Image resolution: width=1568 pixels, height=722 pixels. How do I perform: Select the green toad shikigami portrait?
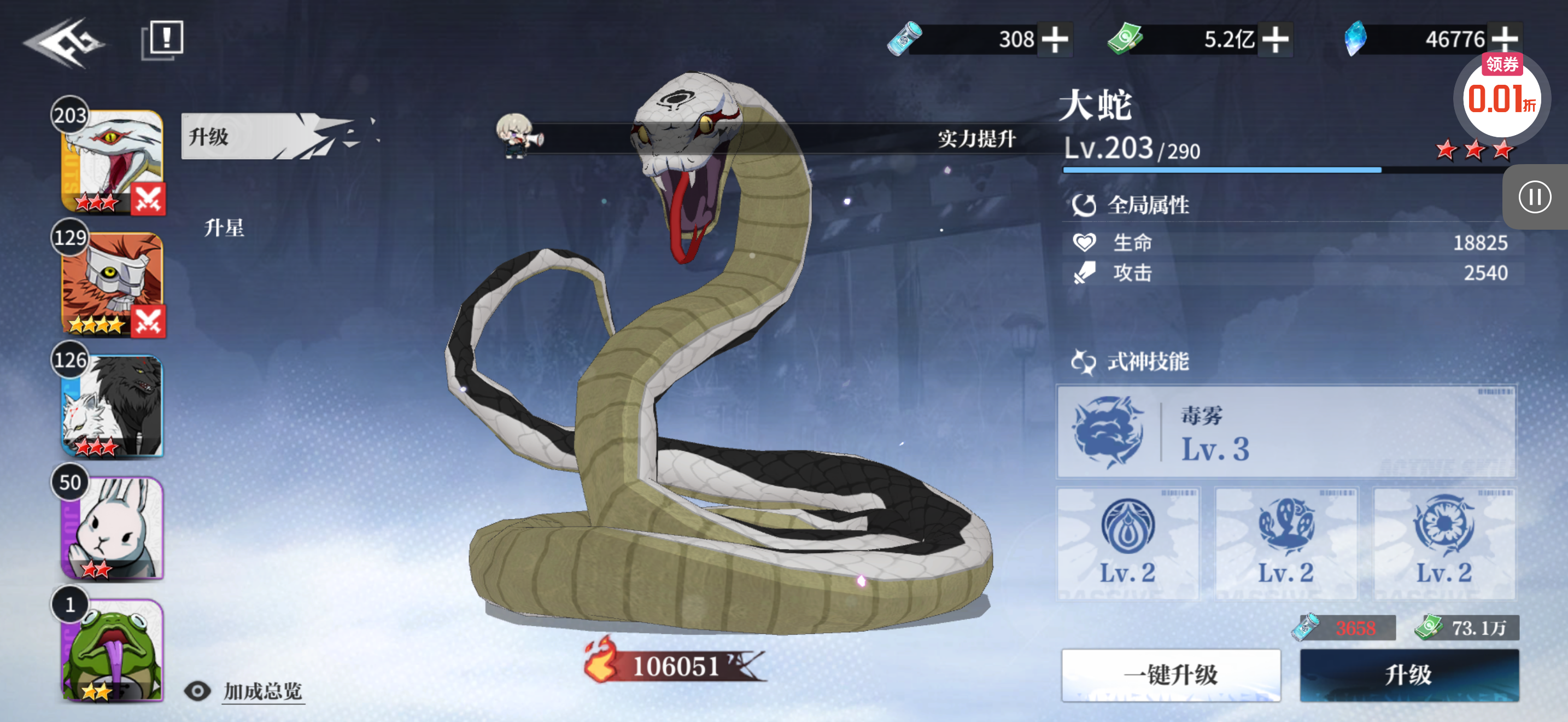112,649
